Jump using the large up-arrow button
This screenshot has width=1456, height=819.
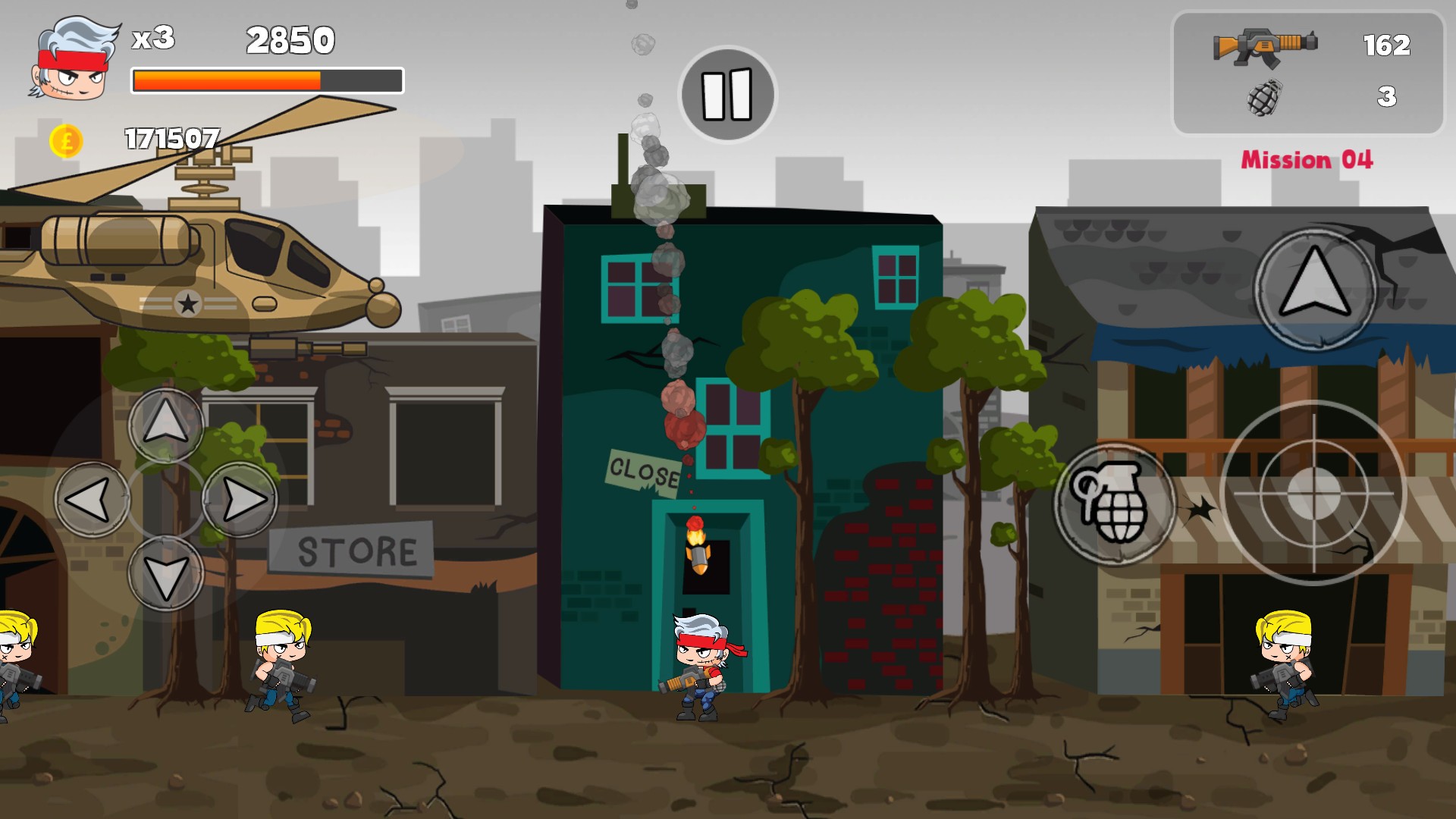[x=1315, y=288]
